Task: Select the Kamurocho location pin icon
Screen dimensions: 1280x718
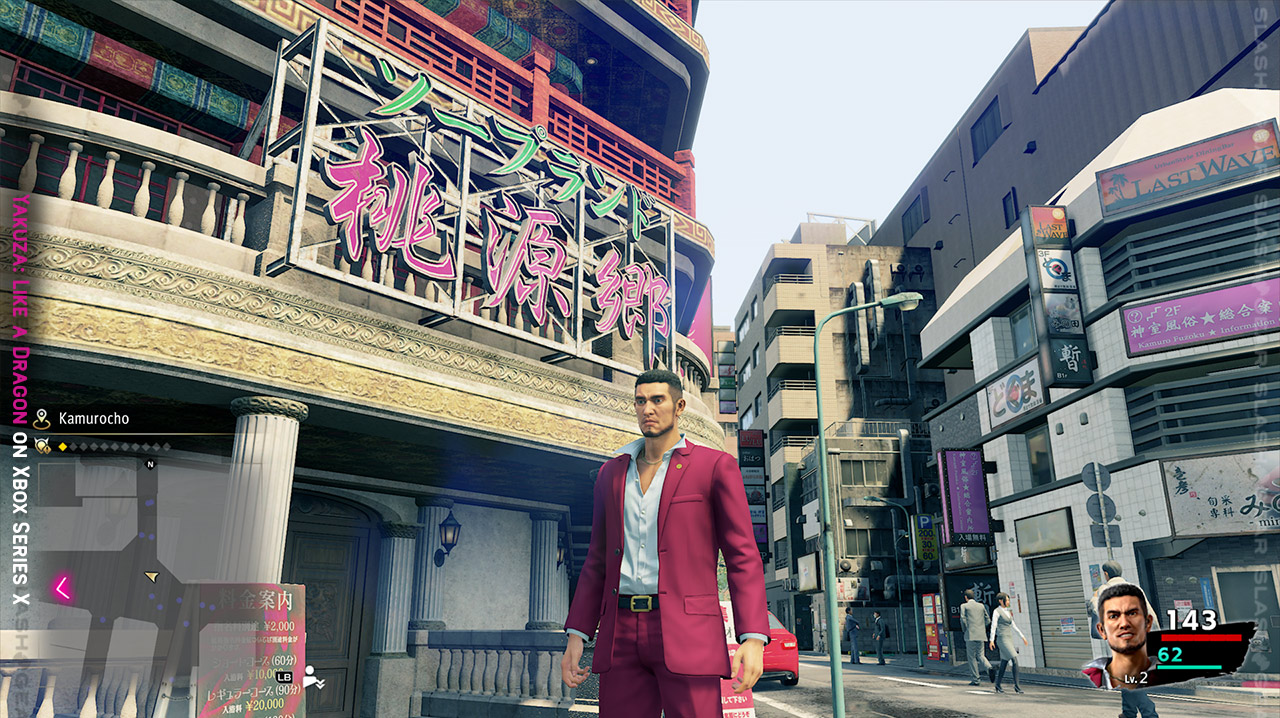Action: click(42, 419)
